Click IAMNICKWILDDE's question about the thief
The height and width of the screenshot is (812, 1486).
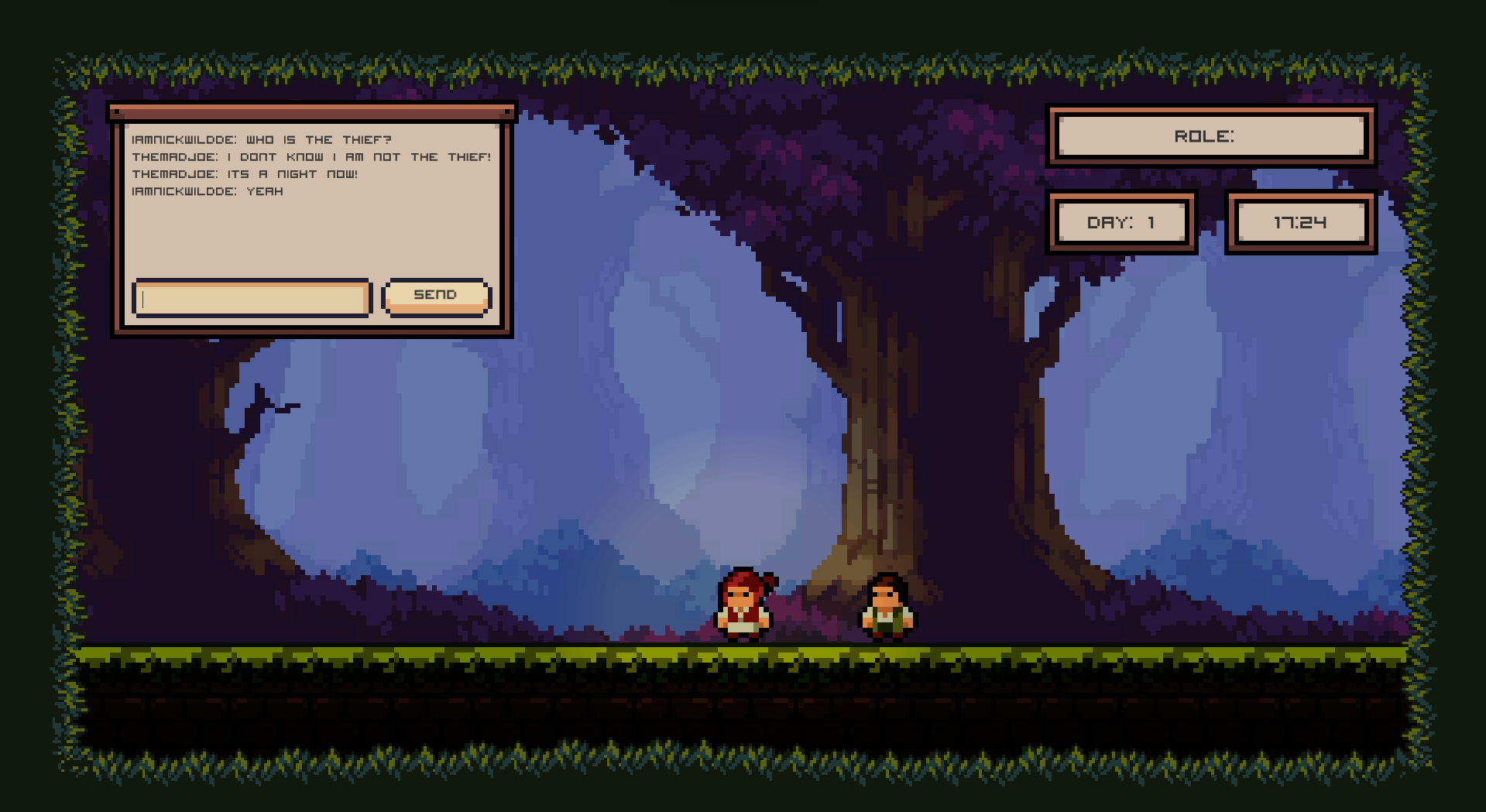point(262,139)
